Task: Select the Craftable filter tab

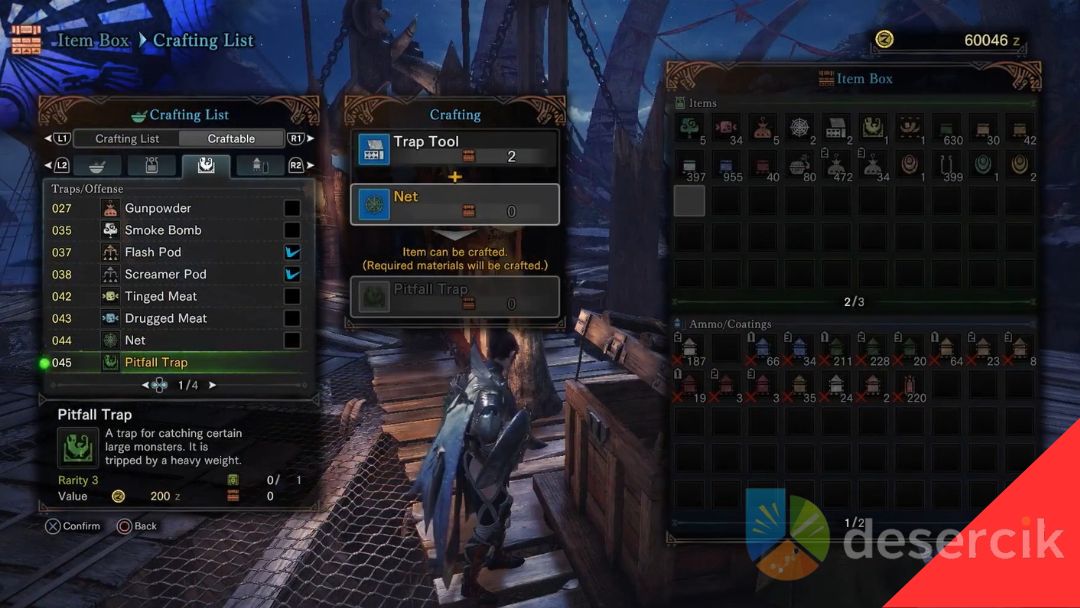Action: pyautogui.click(x=231, y=139)
